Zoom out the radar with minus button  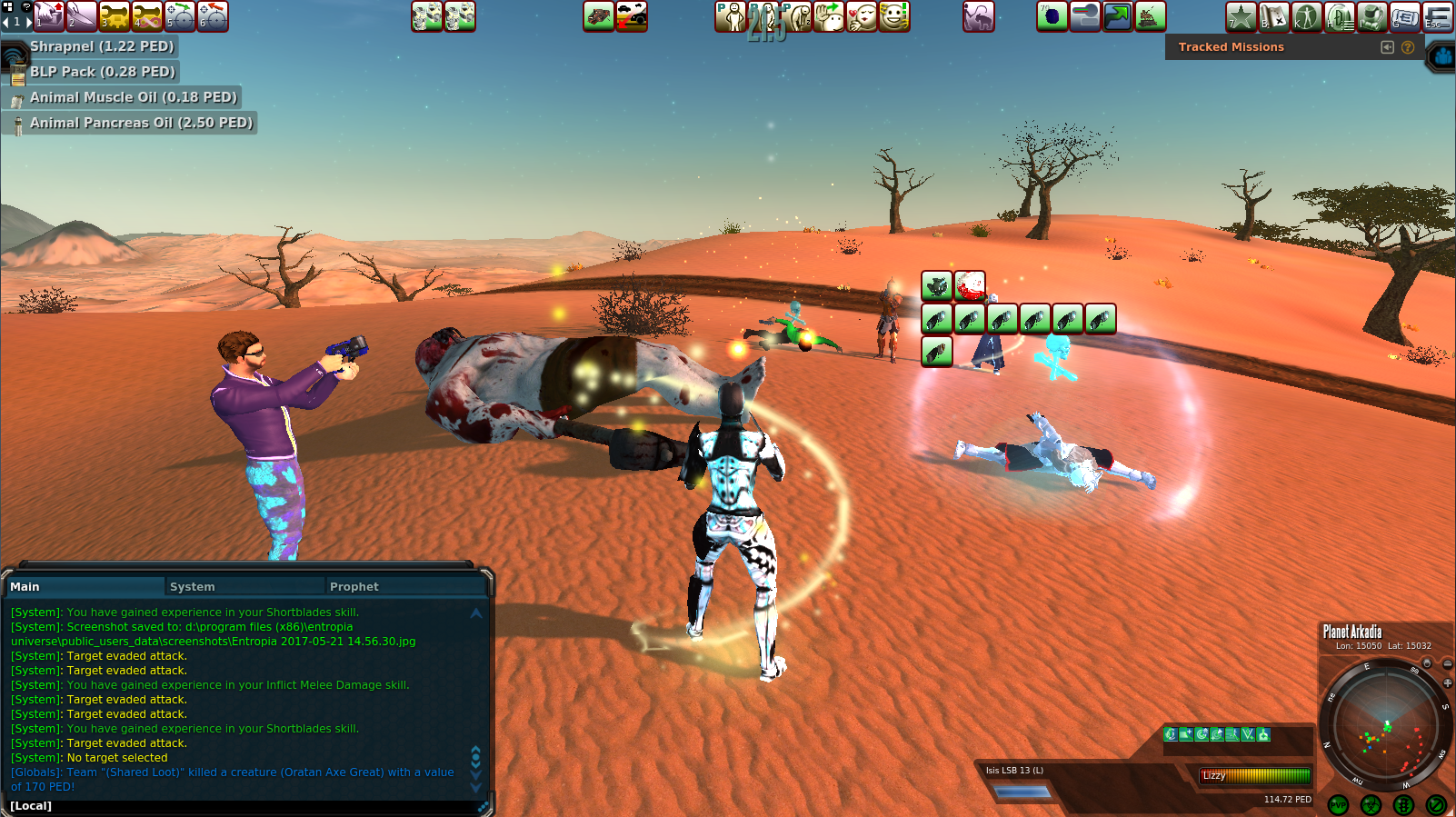pos(1448,664)
